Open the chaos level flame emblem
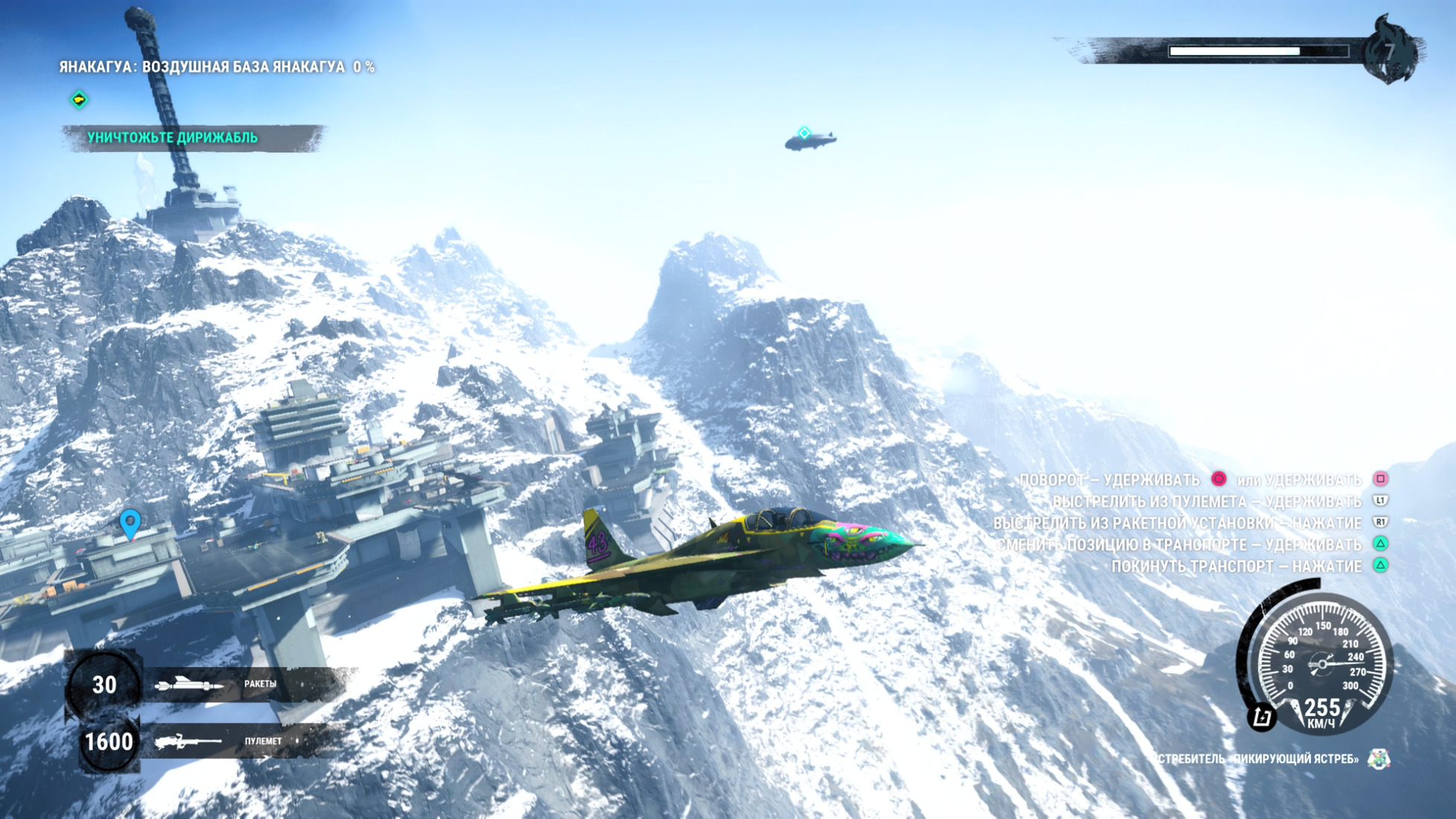The image size is (1456, 819). coord(1390,51)
